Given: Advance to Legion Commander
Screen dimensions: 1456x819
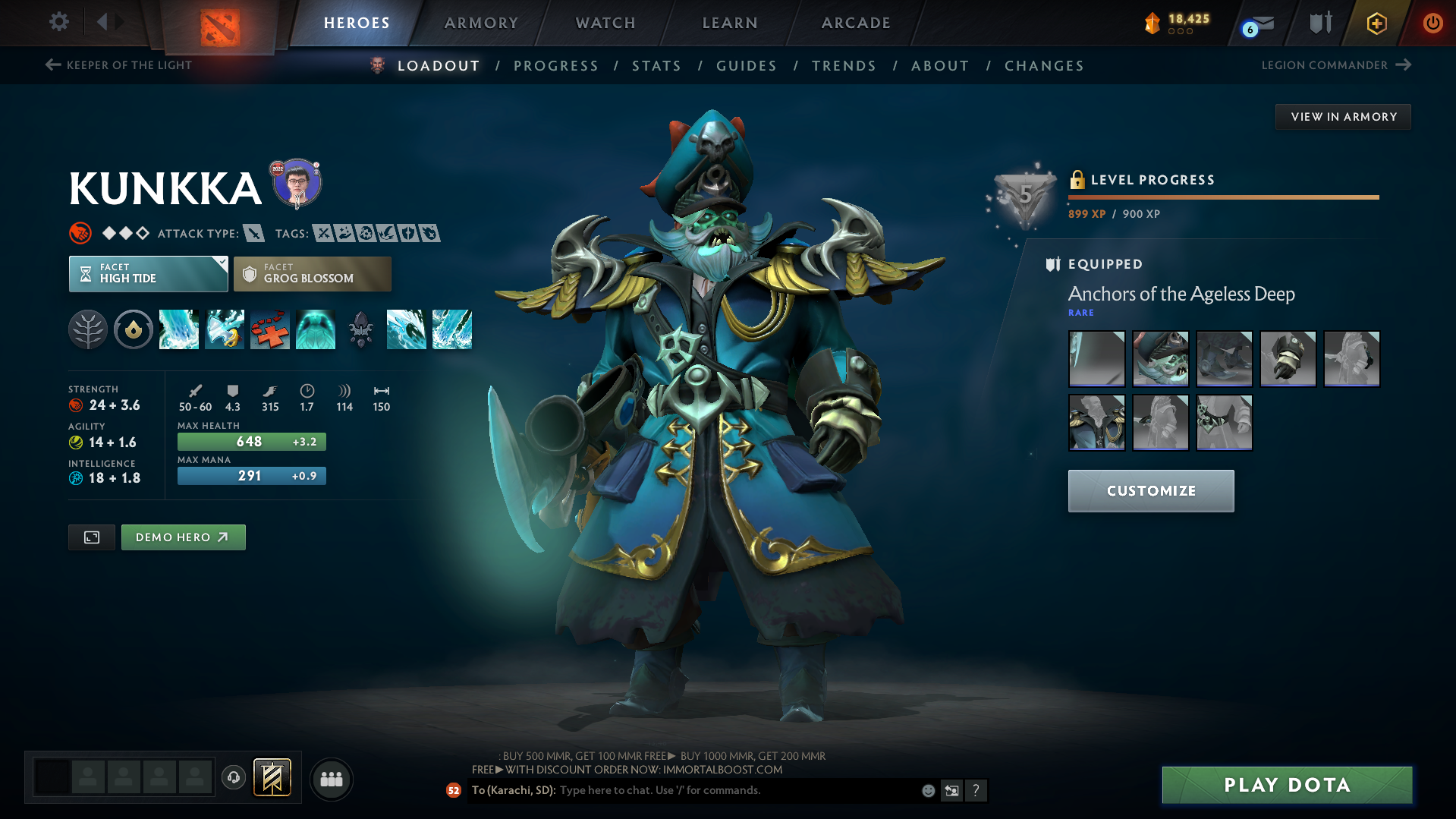Looking at the screenshot, I should pyautogui.click(x=1335, y=65).
